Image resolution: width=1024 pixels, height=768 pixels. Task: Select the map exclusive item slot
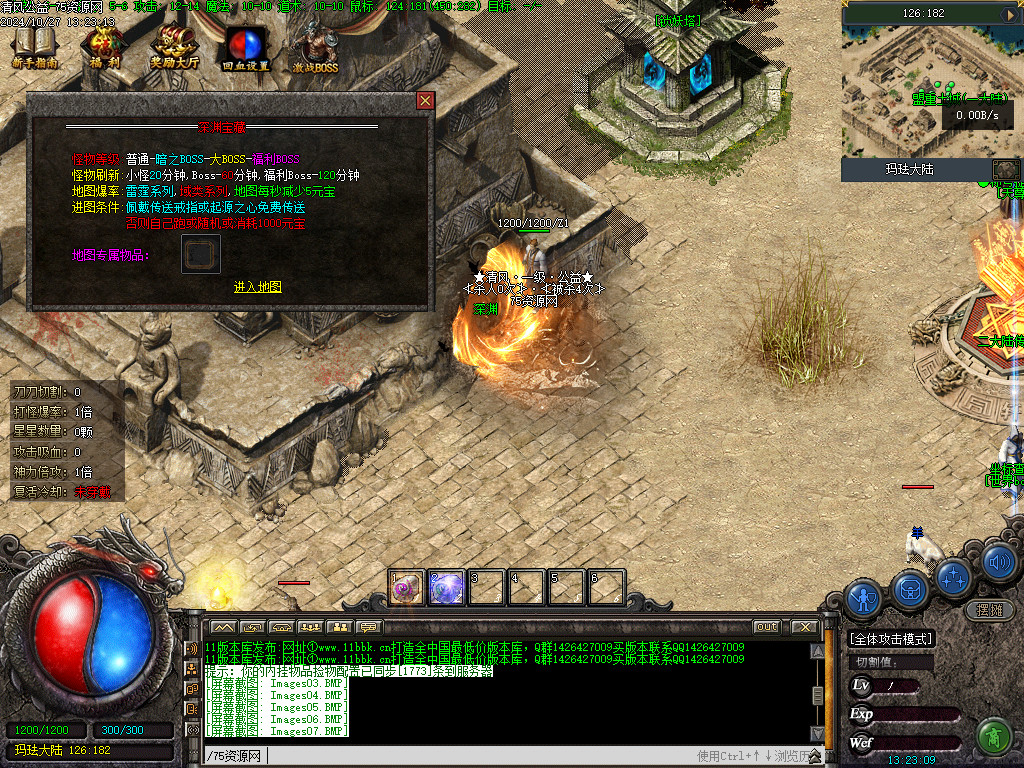[x=200, y=255]
